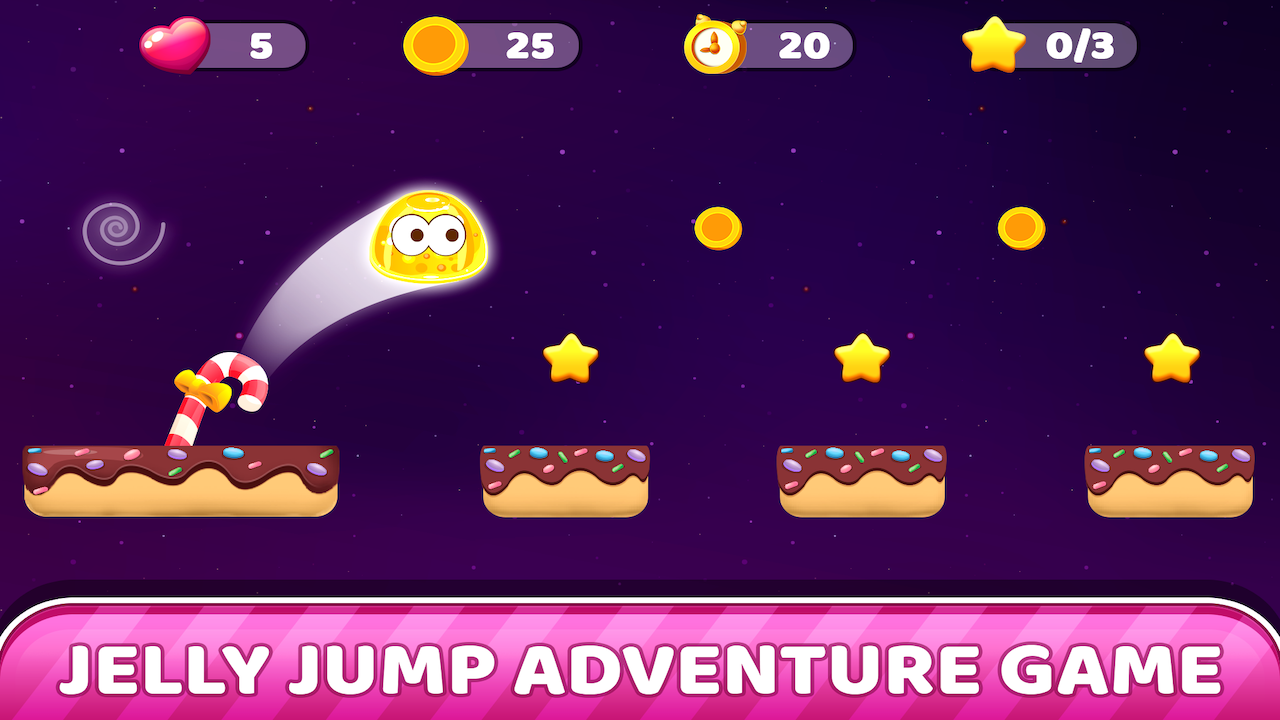Click the floating coin near the third platform
This screenshot has width=1280, height=720.
[720, 228]
